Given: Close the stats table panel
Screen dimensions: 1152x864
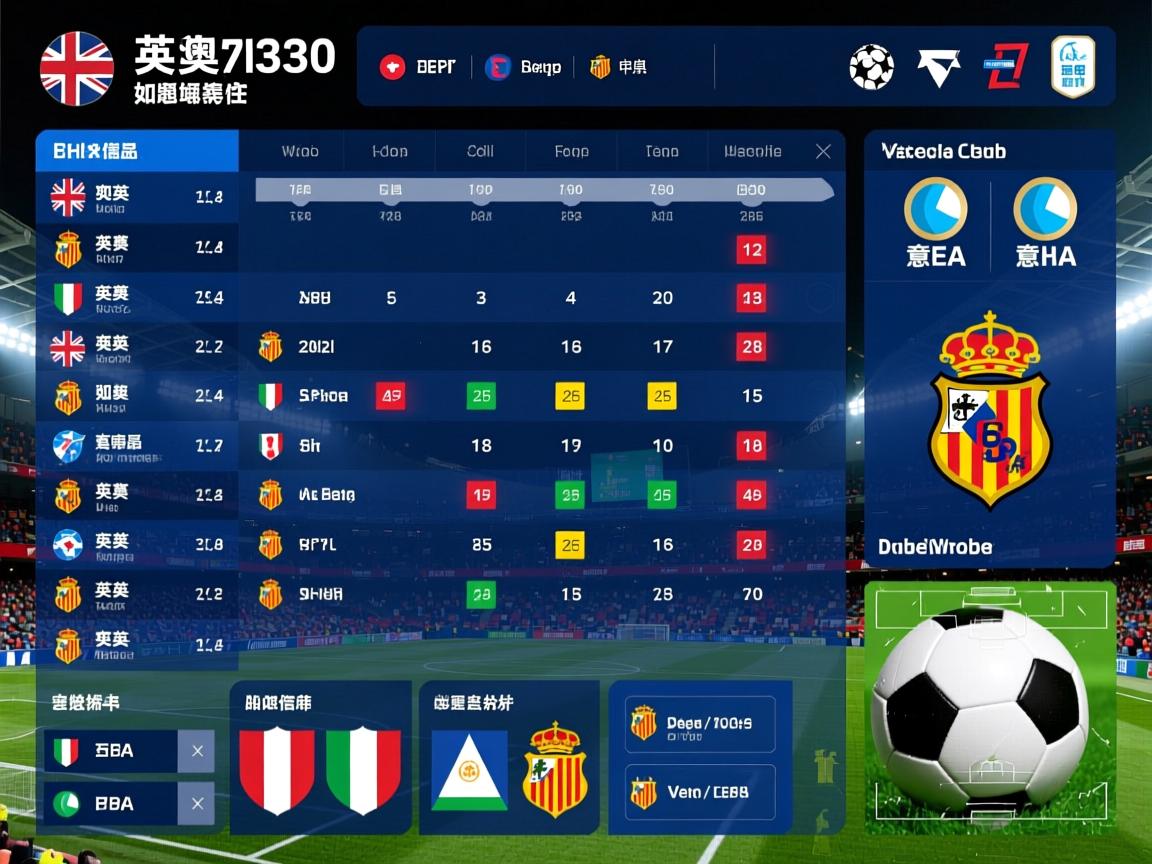Looking at the screenshot, I should pyautogui.click(x=823, y=151).
